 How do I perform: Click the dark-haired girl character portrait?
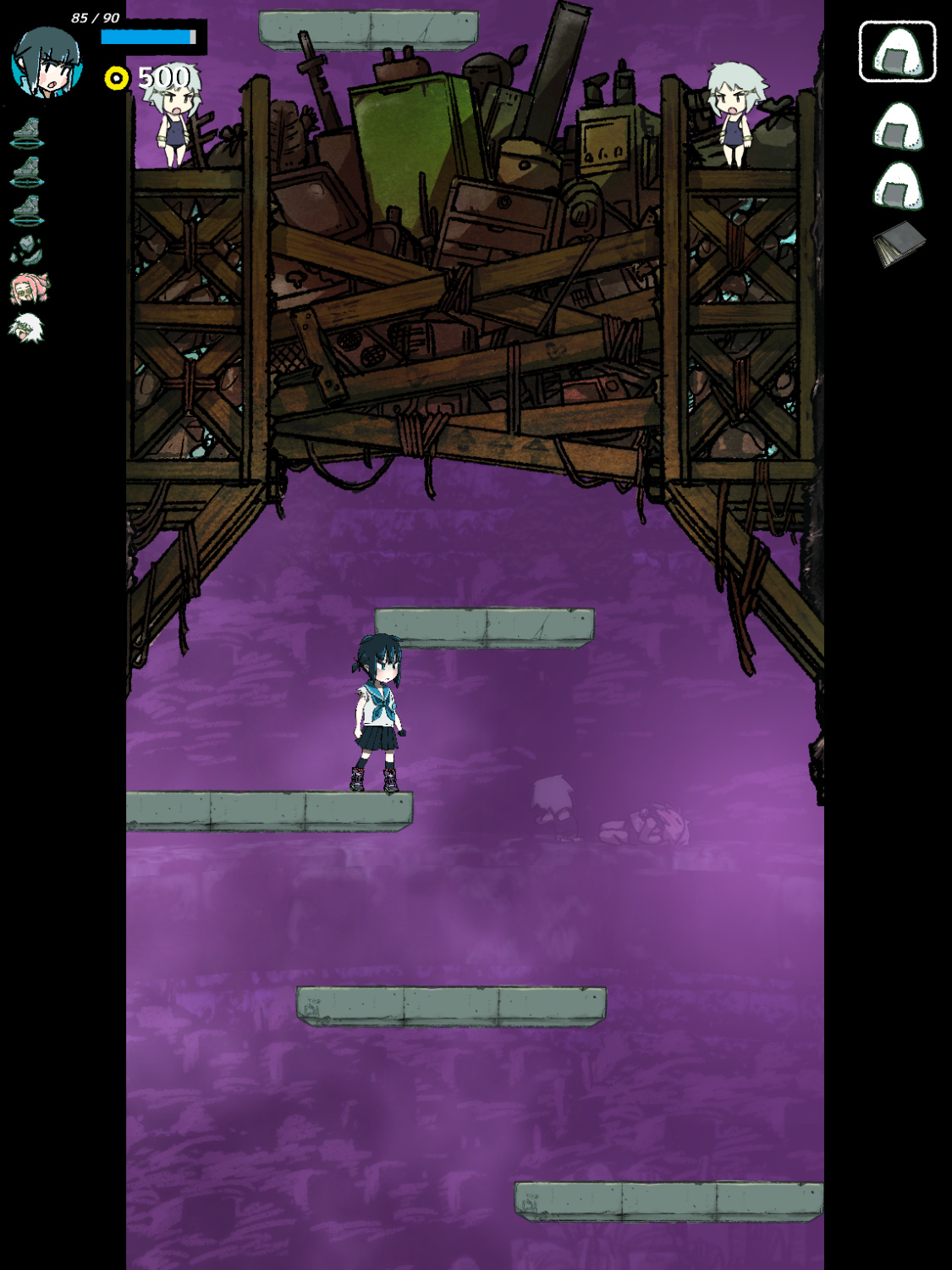coord(47,63)
